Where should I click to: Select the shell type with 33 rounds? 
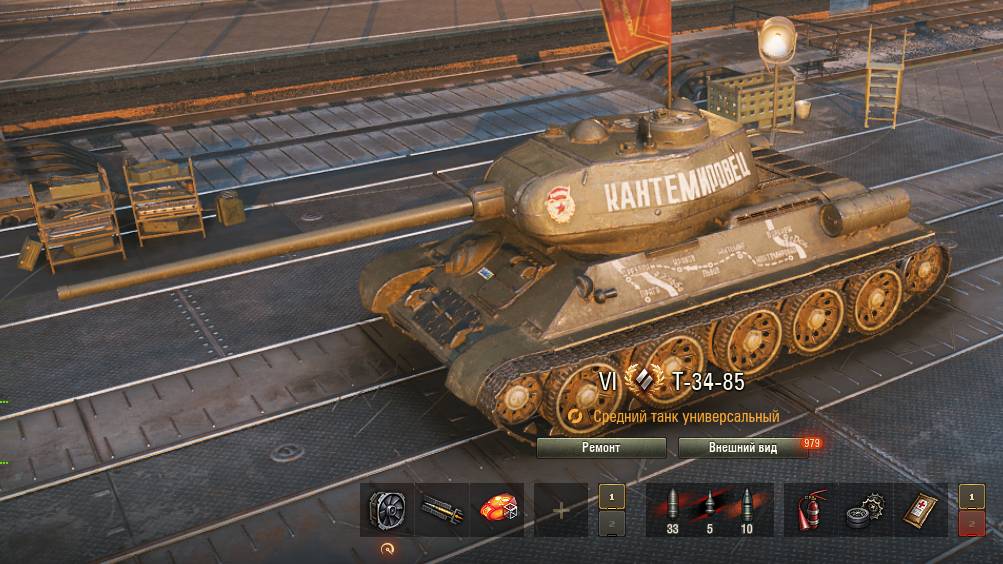672,510
